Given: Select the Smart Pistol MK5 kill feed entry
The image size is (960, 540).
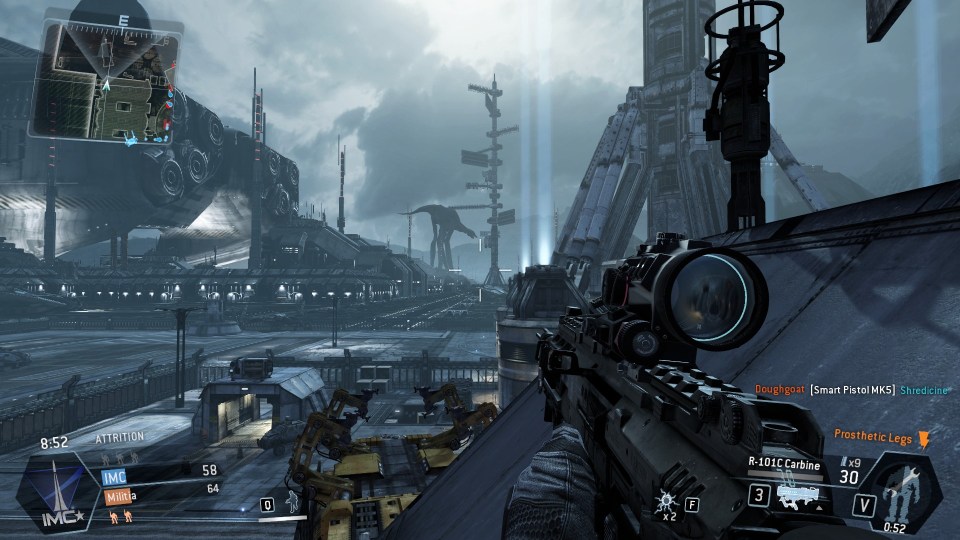Looking at the screenshot, I should [852, 390].
